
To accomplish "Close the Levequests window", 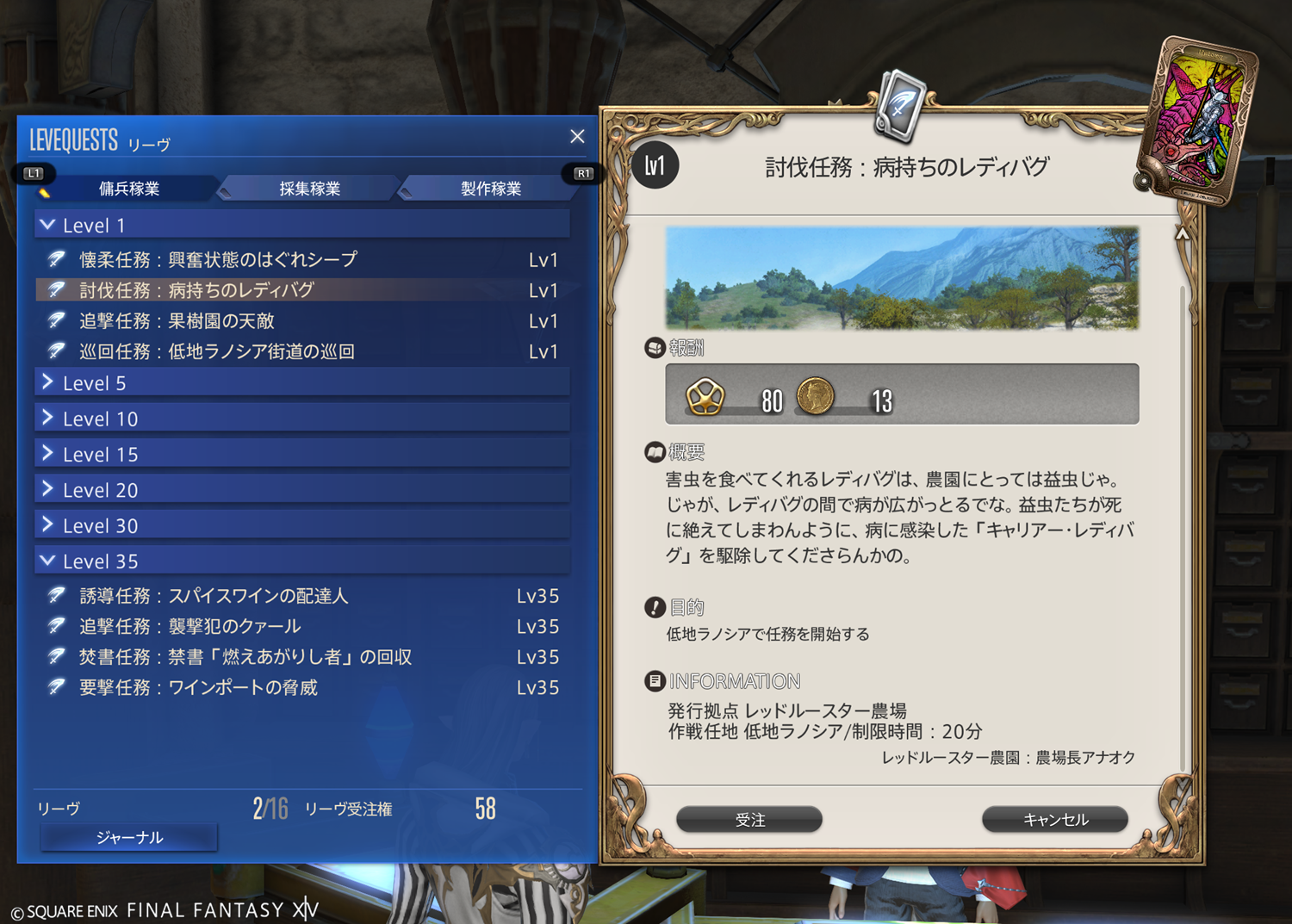I will point(577,136).
